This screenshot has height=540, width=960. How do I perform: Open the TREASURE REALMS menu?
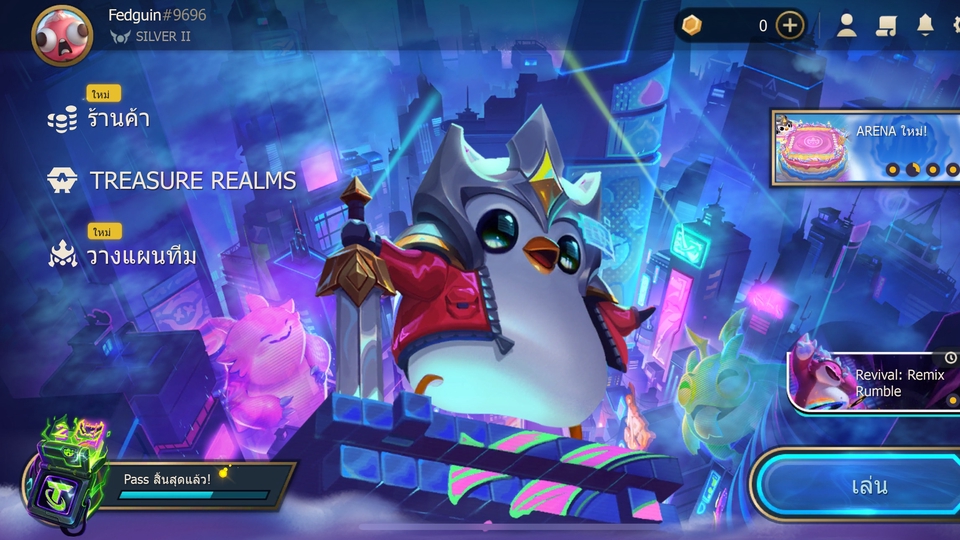point(192,181)
